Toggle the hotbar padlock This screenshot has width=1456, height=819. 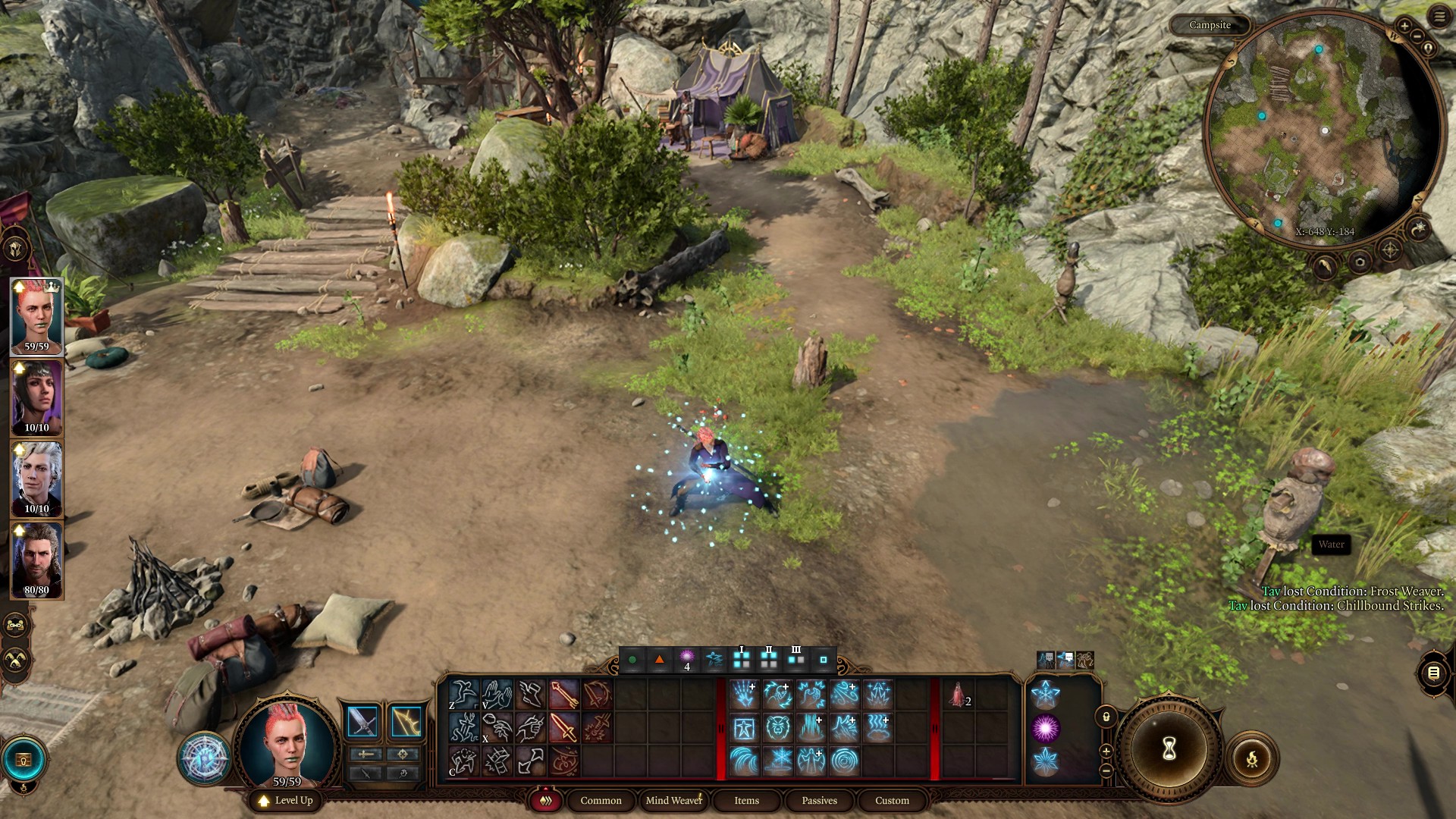coord(1106,717)
